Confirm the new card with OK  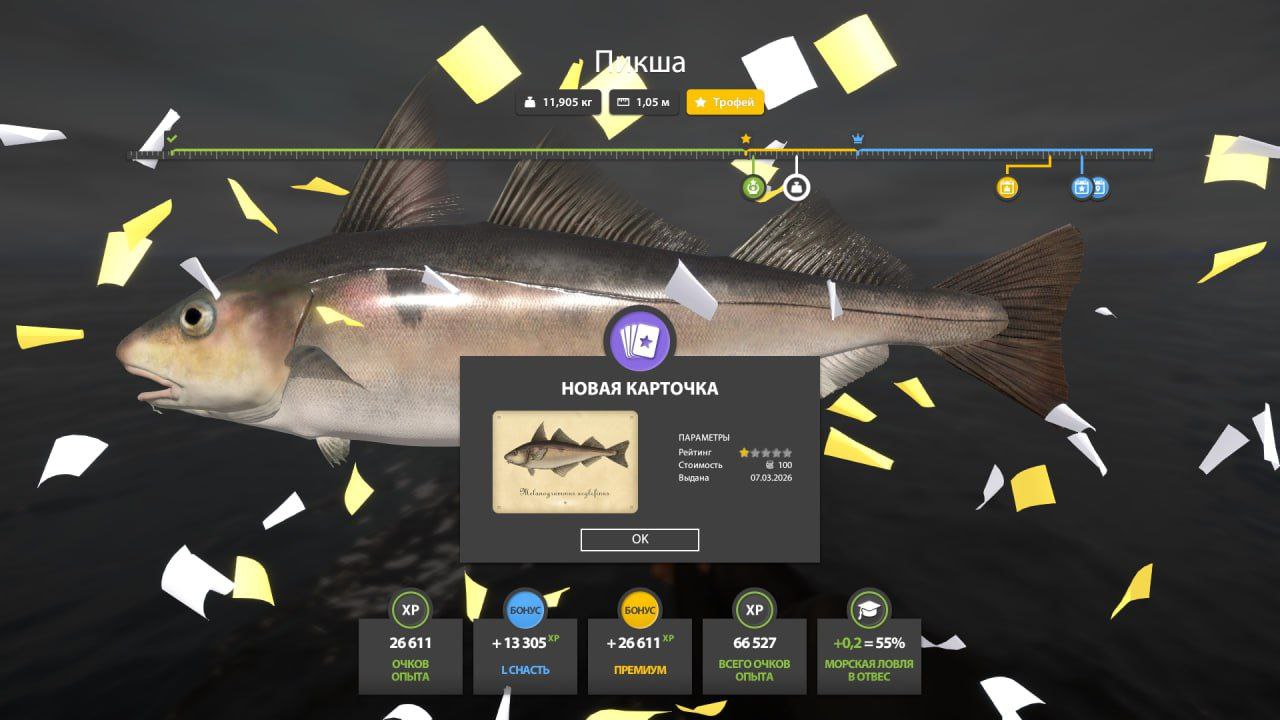(640, 539)
